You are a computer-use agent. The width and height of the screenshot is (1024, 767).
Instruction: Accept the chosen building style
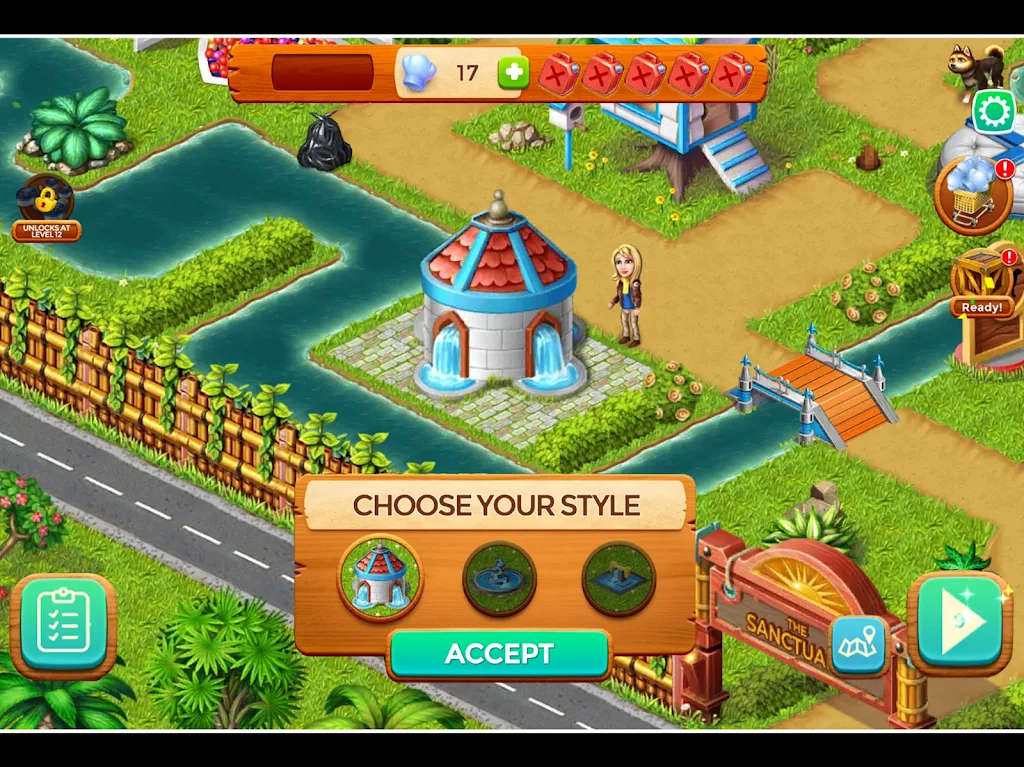(x=499, y=654)
